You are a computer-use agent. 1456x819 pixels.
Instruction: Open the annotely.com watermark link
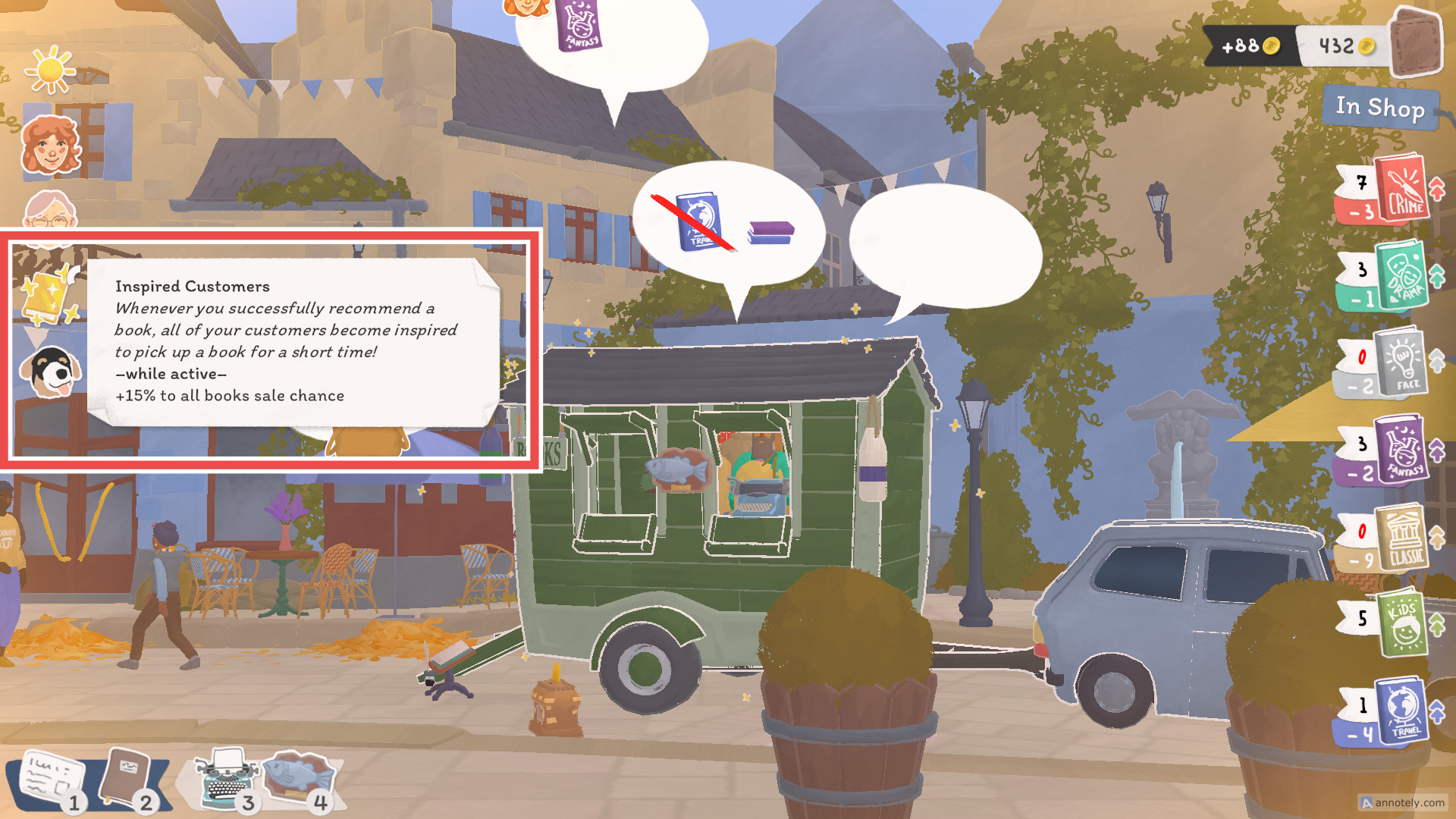1403,802
